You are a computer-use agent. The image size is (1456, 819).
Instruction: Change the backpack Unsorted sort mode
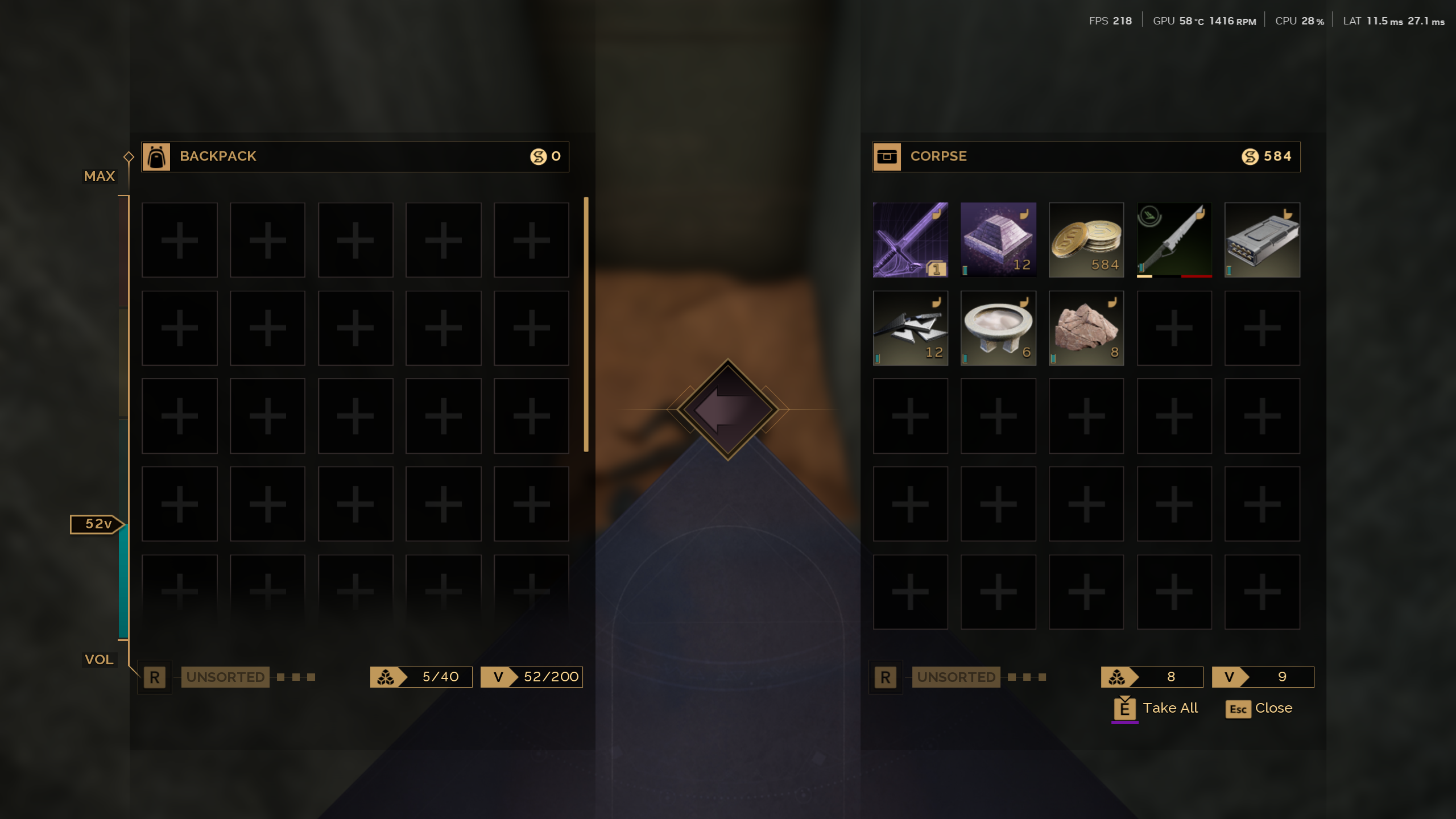[x=225, y=677]
